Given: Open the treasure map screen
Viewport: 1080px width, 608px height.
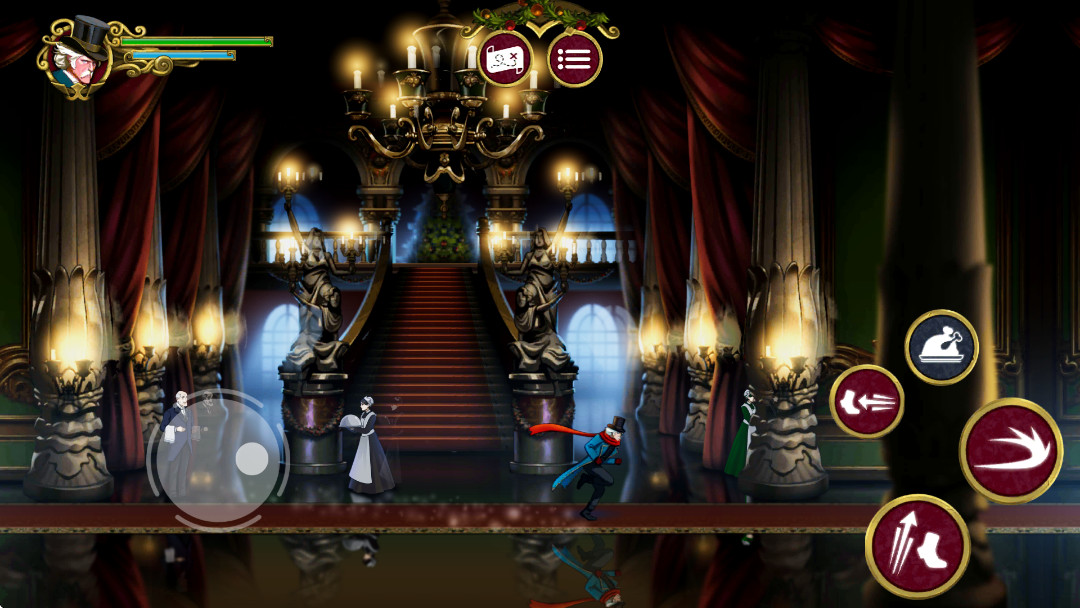Looking at the screenshot, I should pyautogui.click(x=506, y=60).
